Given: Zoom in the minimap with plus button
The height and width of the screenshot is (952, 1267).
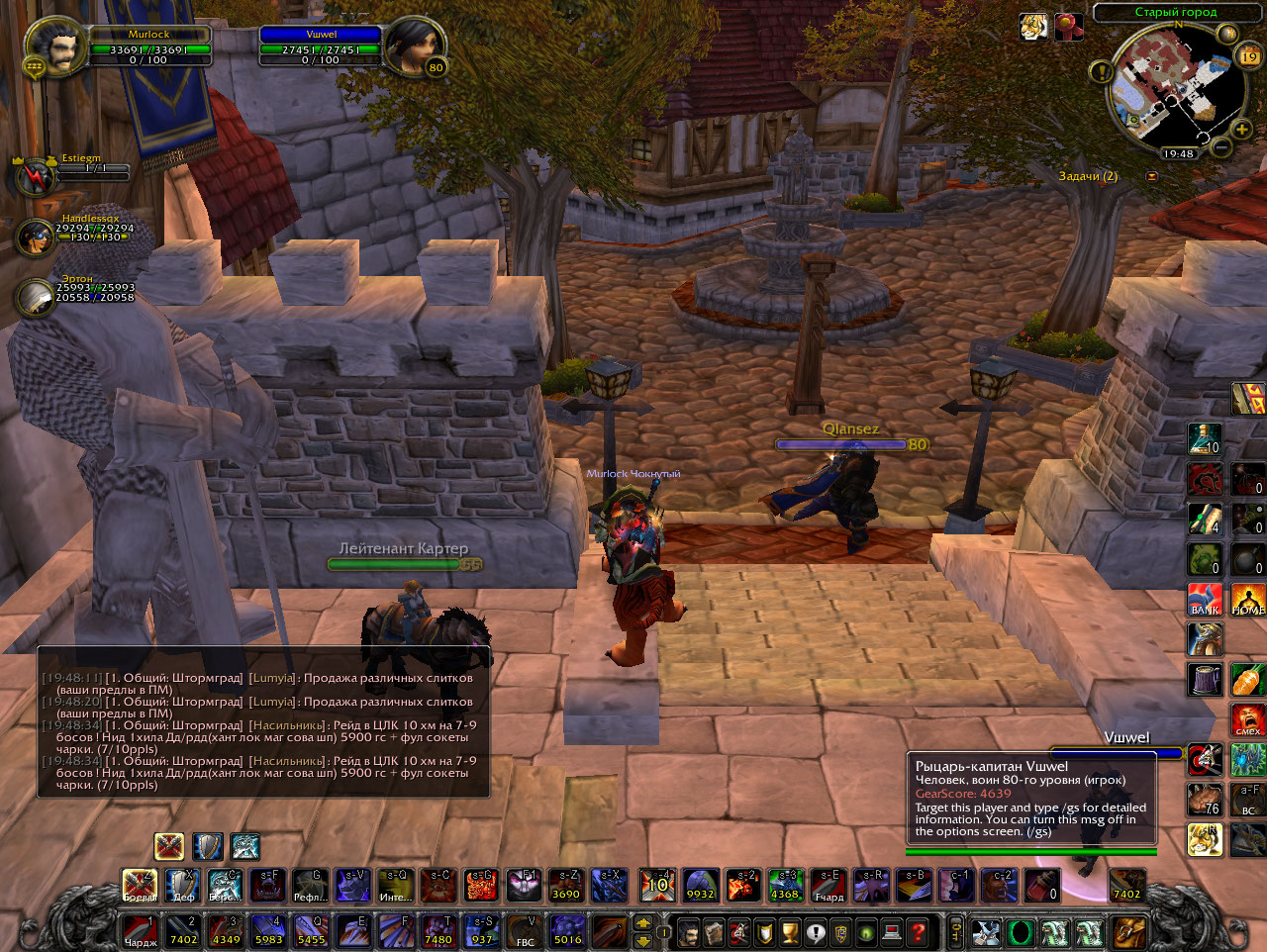Looking at the screenshot, I should tap(1241, 130).
